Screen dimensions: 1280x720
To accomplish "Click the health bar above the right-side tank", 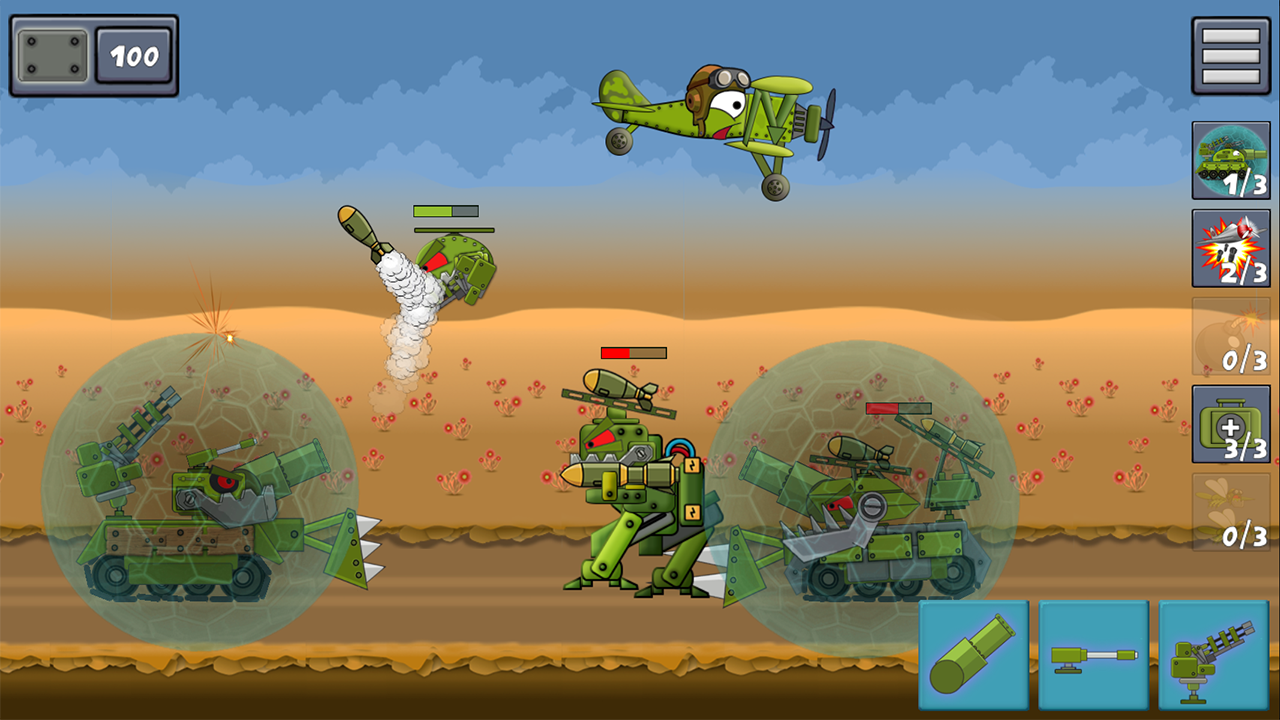I will tap(900, 406).
